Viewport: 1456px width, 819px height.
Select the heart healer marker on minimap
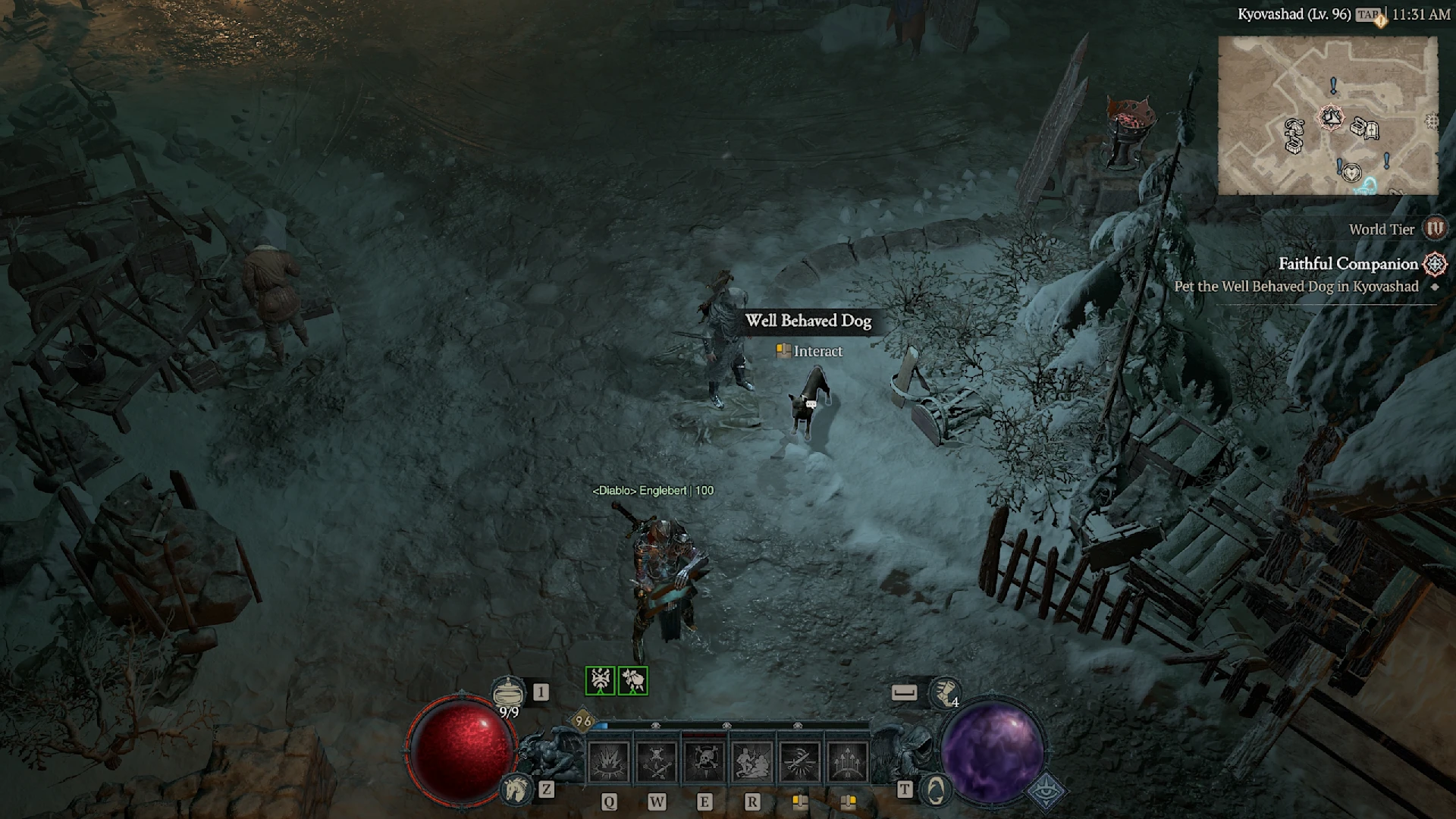tap(1351, 174)
